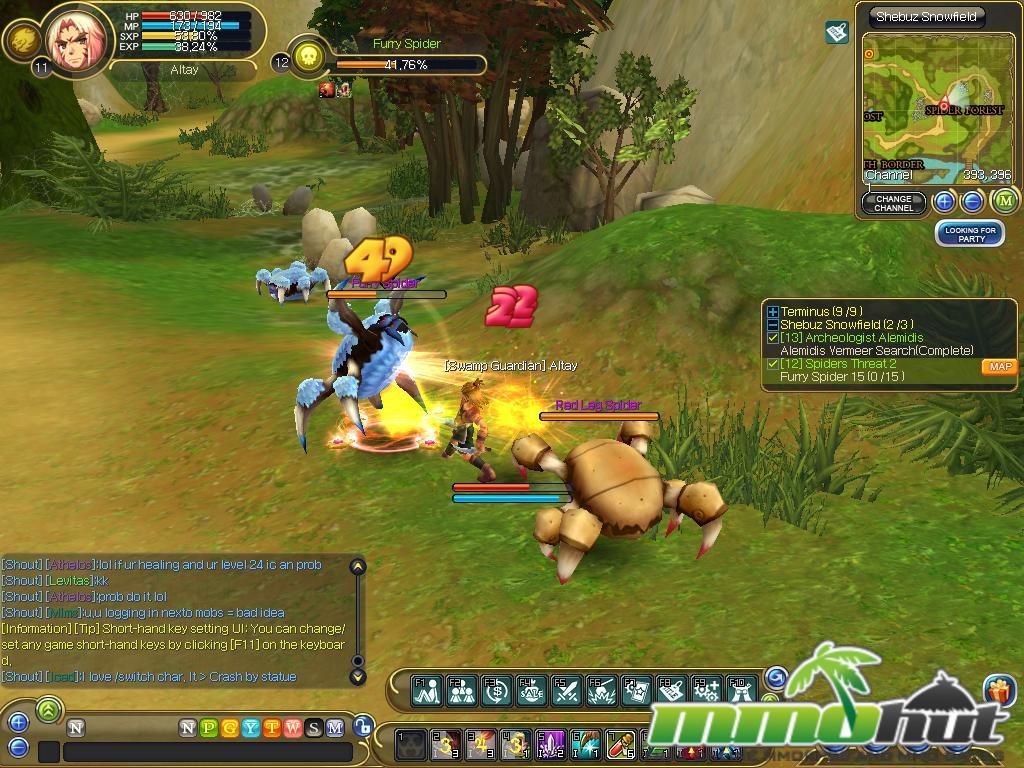Click the Change Channel button
1024x768 pixels.
893,203
